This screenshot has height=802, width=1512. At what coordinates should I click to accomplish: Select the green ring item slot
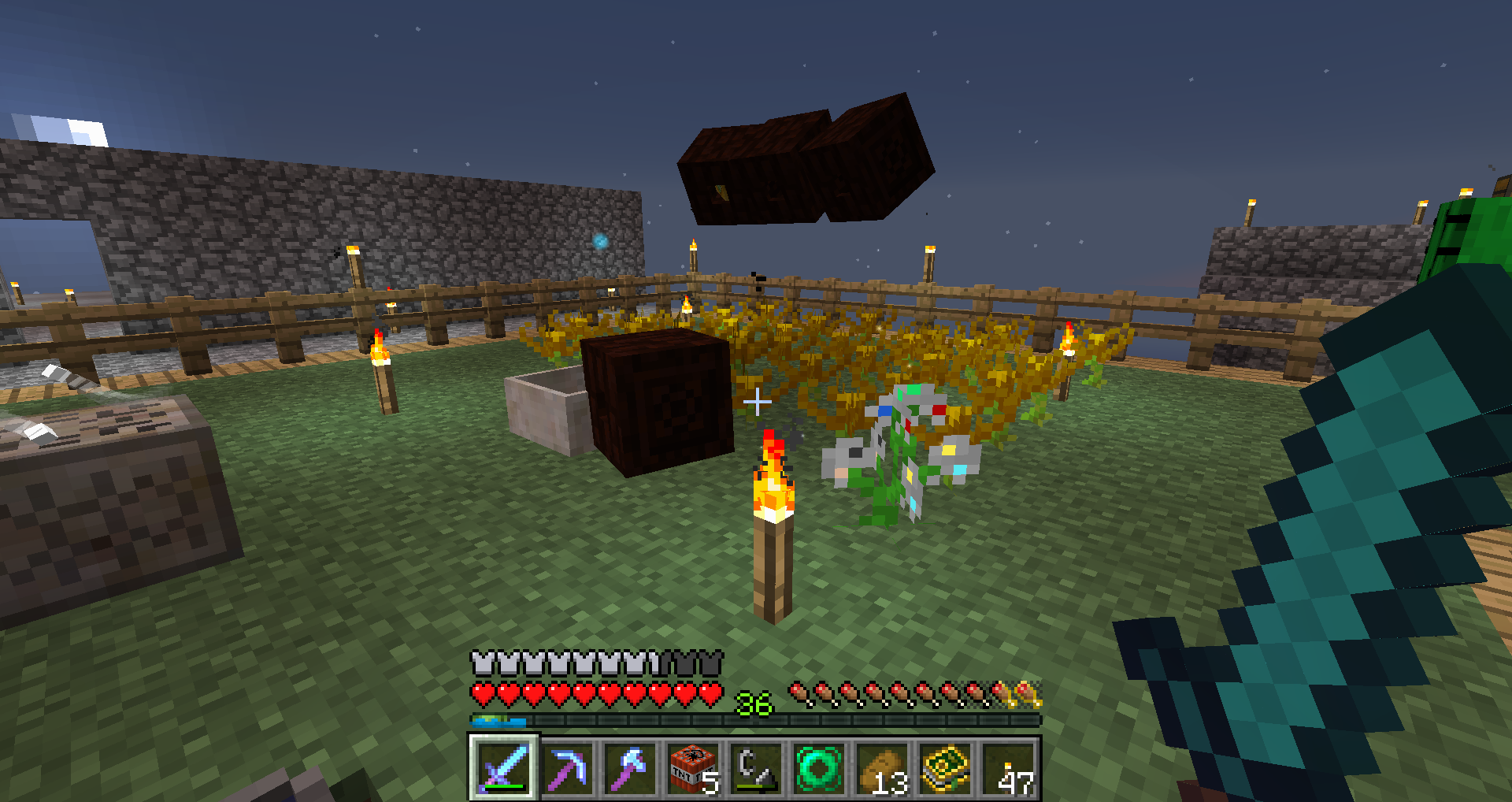click(x=819, y=767)
